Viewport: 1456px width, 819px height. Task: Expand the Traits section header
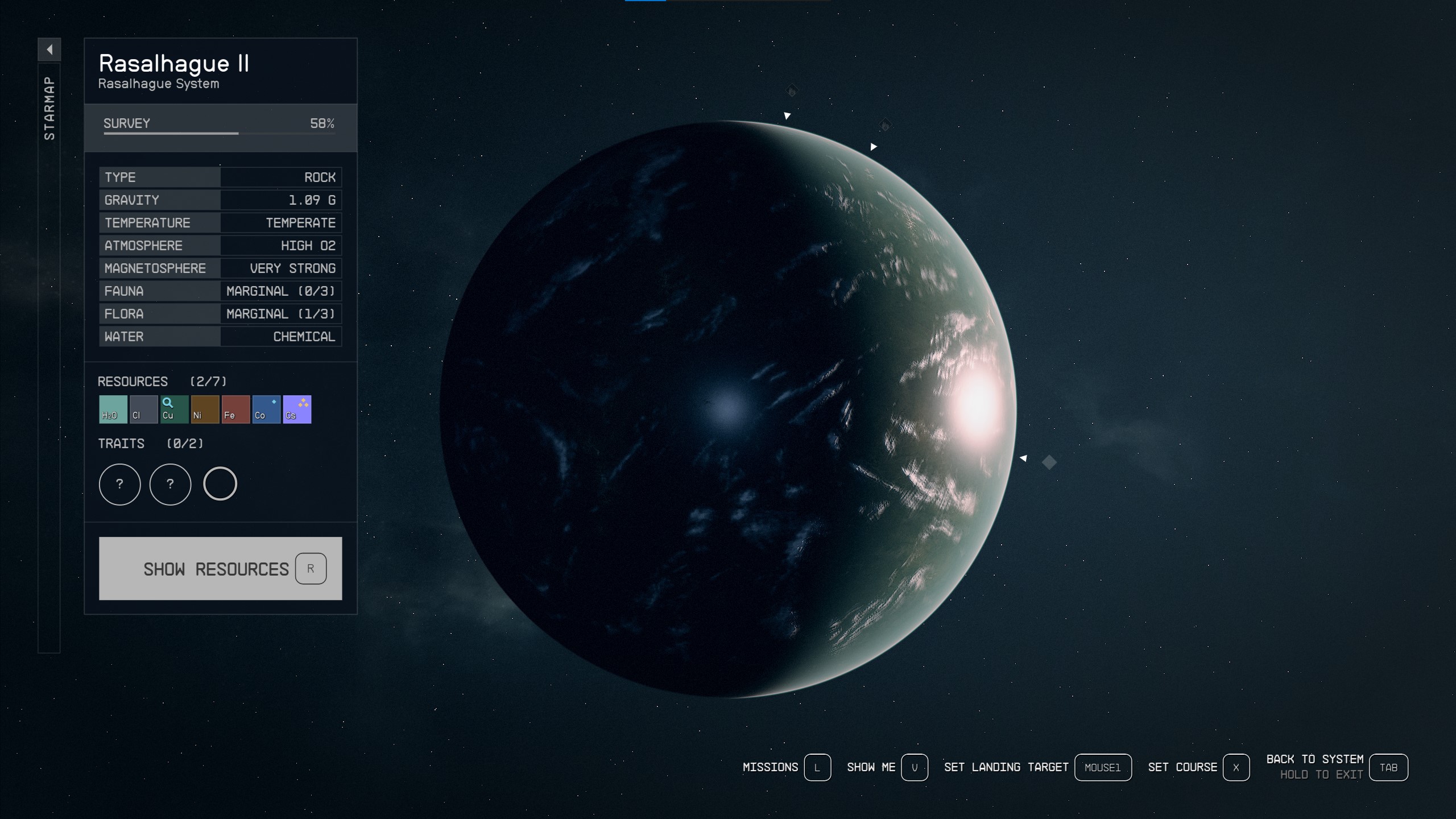121,444
